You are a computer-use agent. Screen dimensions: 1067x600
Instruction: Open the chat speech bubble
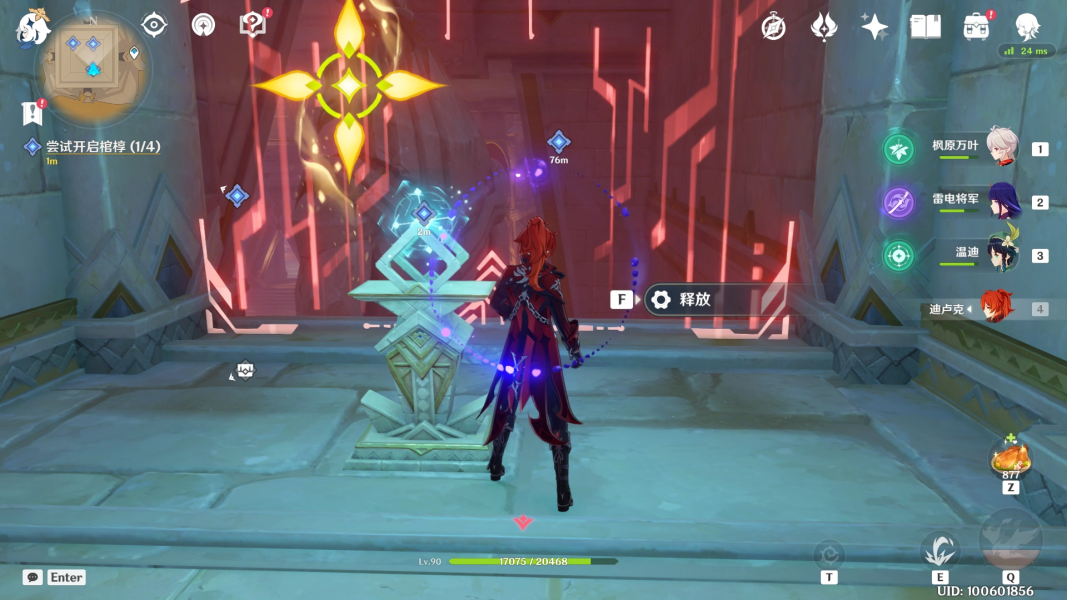(x=32, y=577)
